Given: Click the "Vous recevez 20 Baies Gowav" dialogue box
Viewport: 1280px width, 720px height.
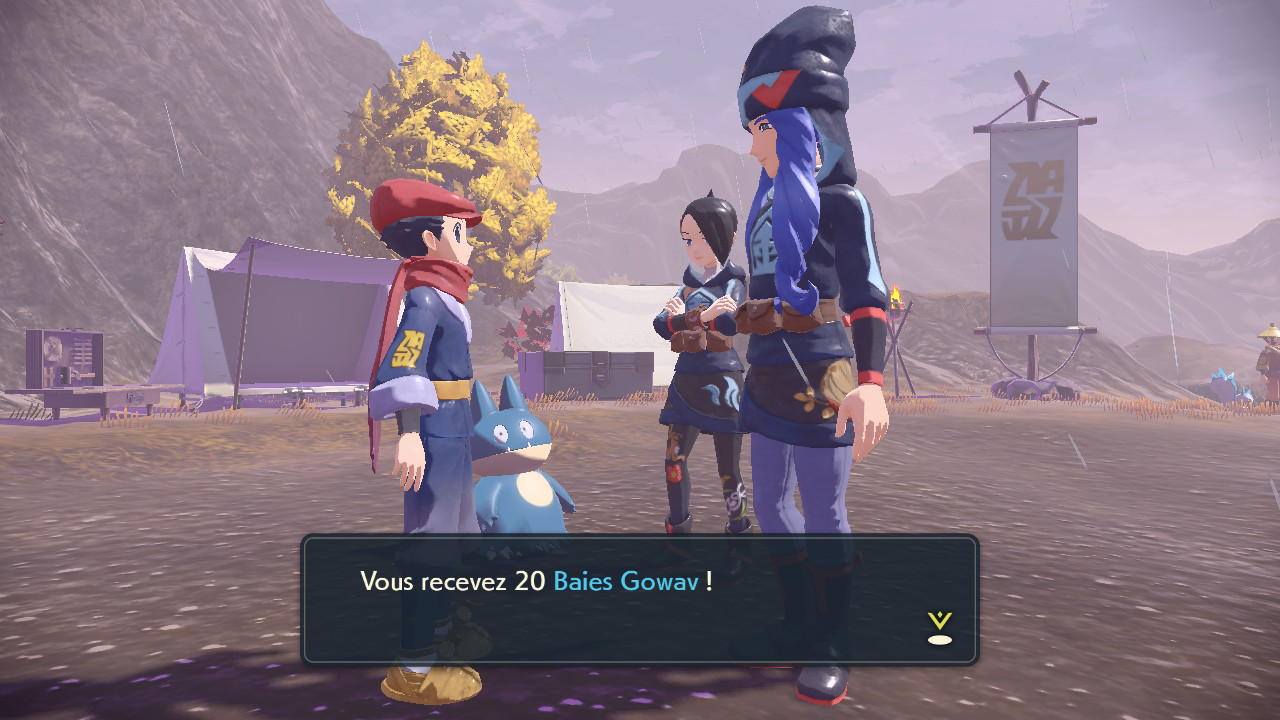Looking at the screenshot, I should pos(639,599).
